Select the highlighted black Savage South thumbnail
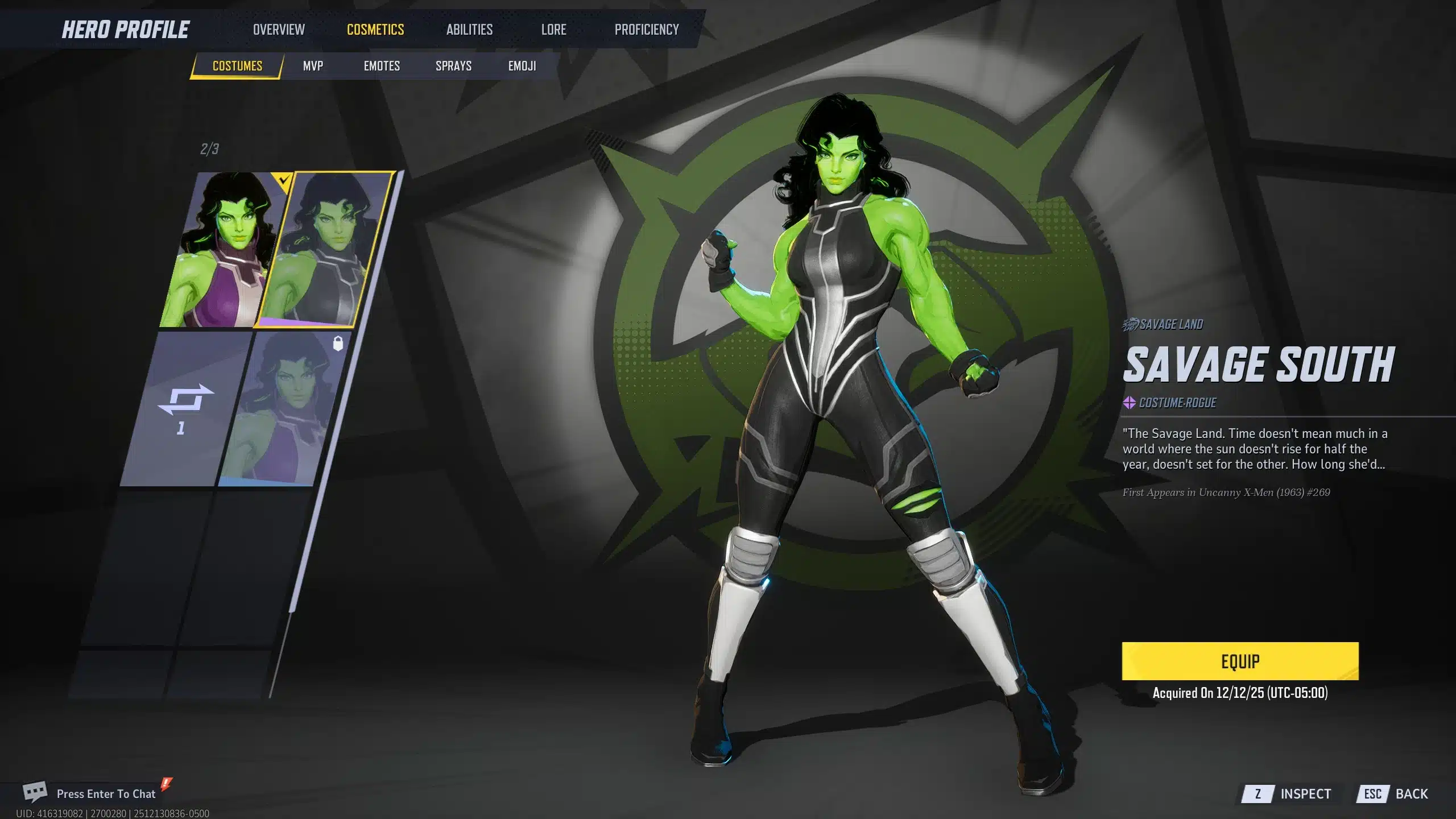The width and height of the screenshot is (1456, 819). pos(324,250)
